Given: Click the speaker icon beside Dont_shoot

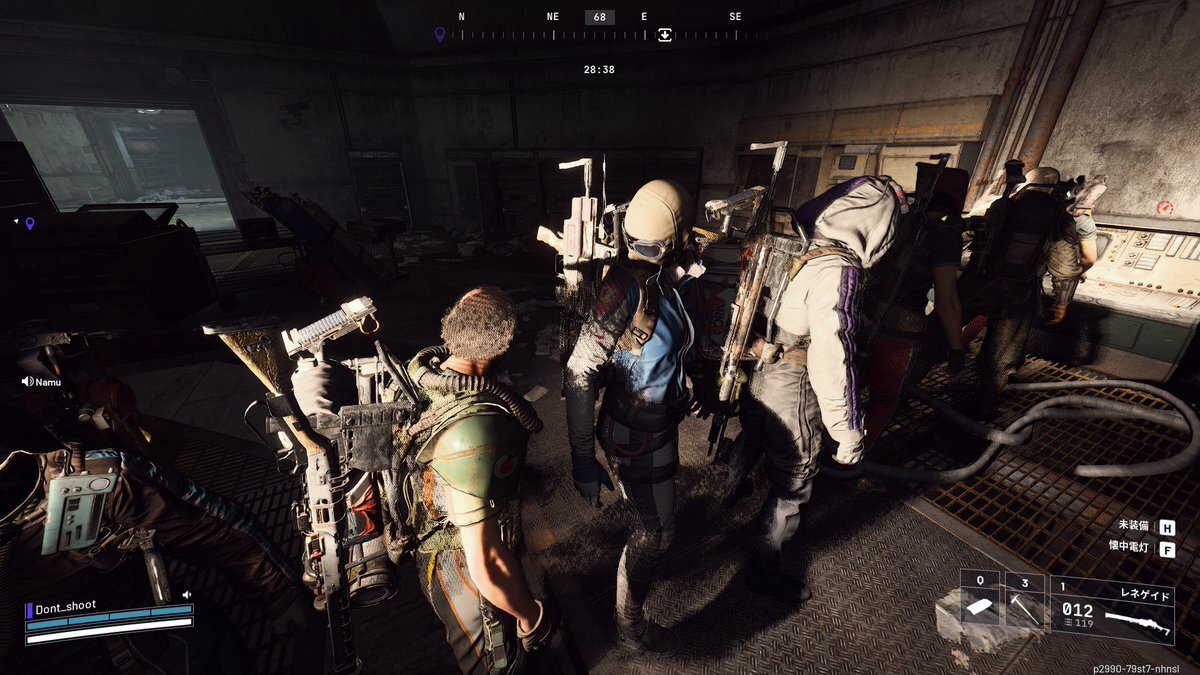Looking at the screenshot, I should (187, 594).
